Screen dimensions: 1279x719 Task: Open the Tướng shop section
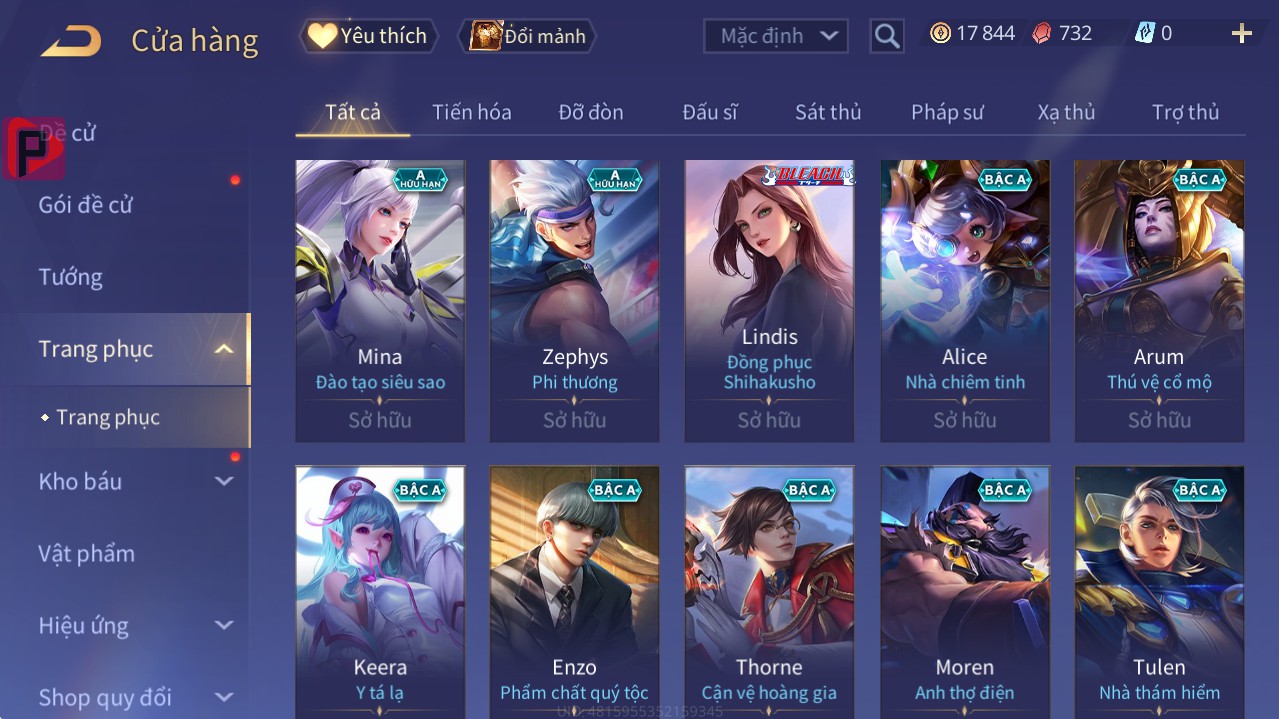pos(71,277)
